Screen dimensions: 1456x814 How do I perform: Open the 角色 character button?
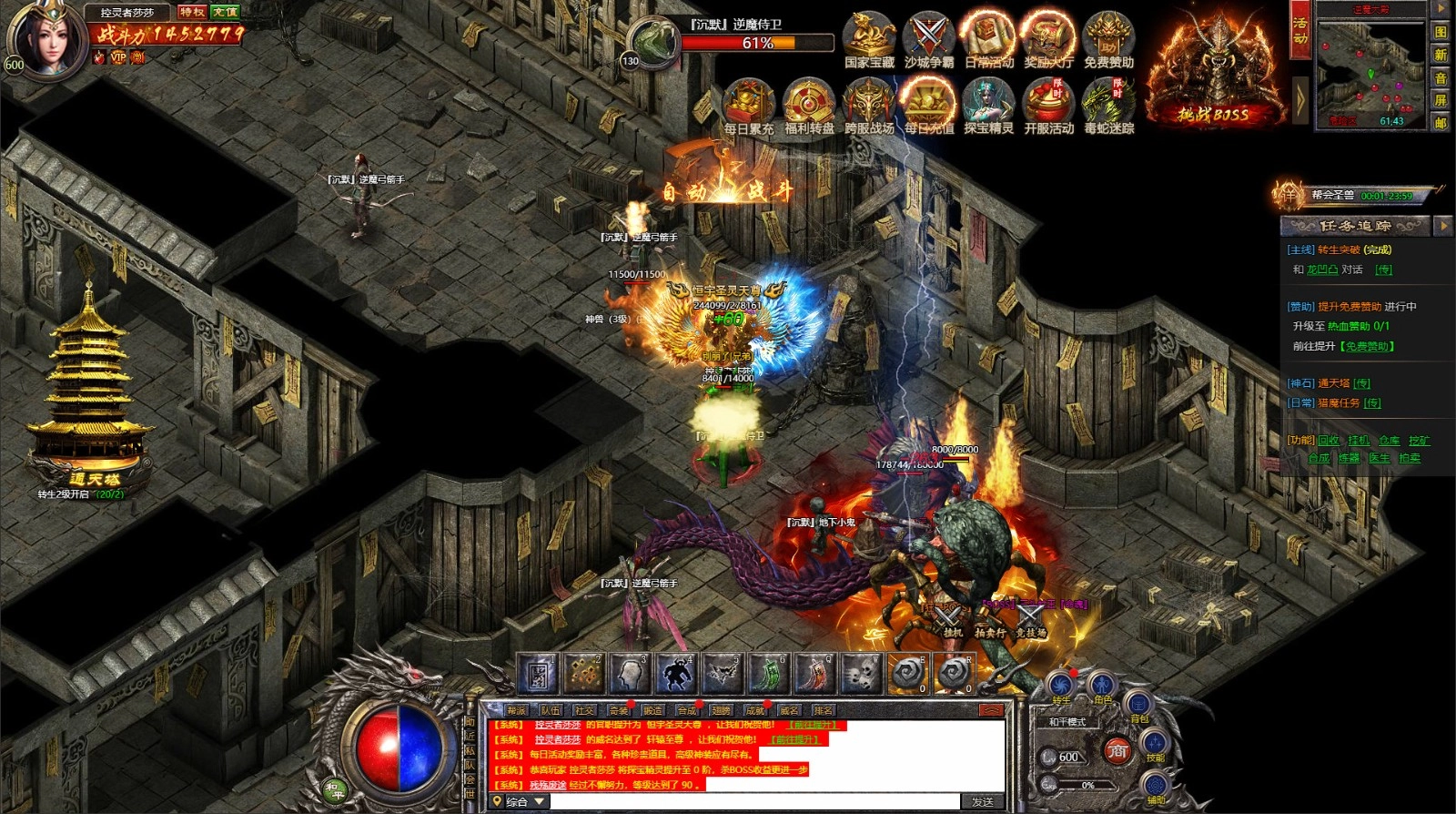coord(1102,686)
